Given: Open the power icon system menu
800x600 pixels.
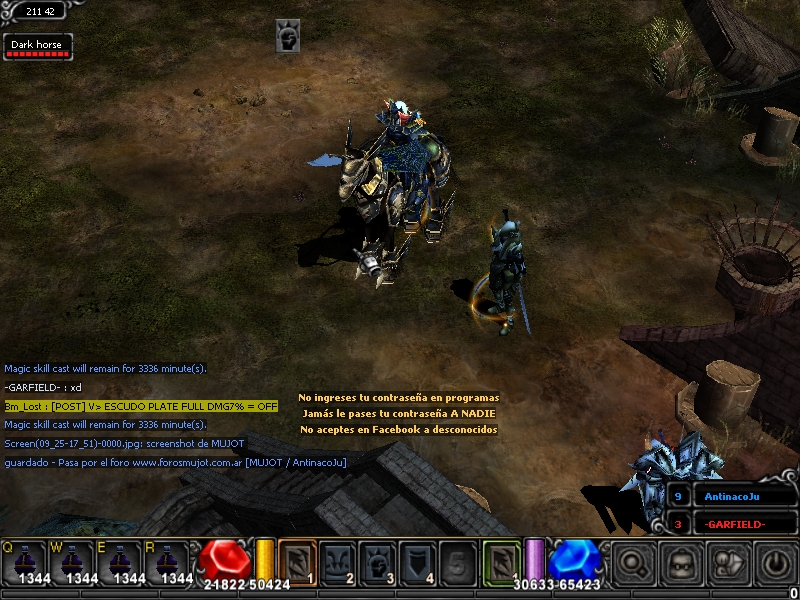Looking at the screenshot, I should 775,564.
